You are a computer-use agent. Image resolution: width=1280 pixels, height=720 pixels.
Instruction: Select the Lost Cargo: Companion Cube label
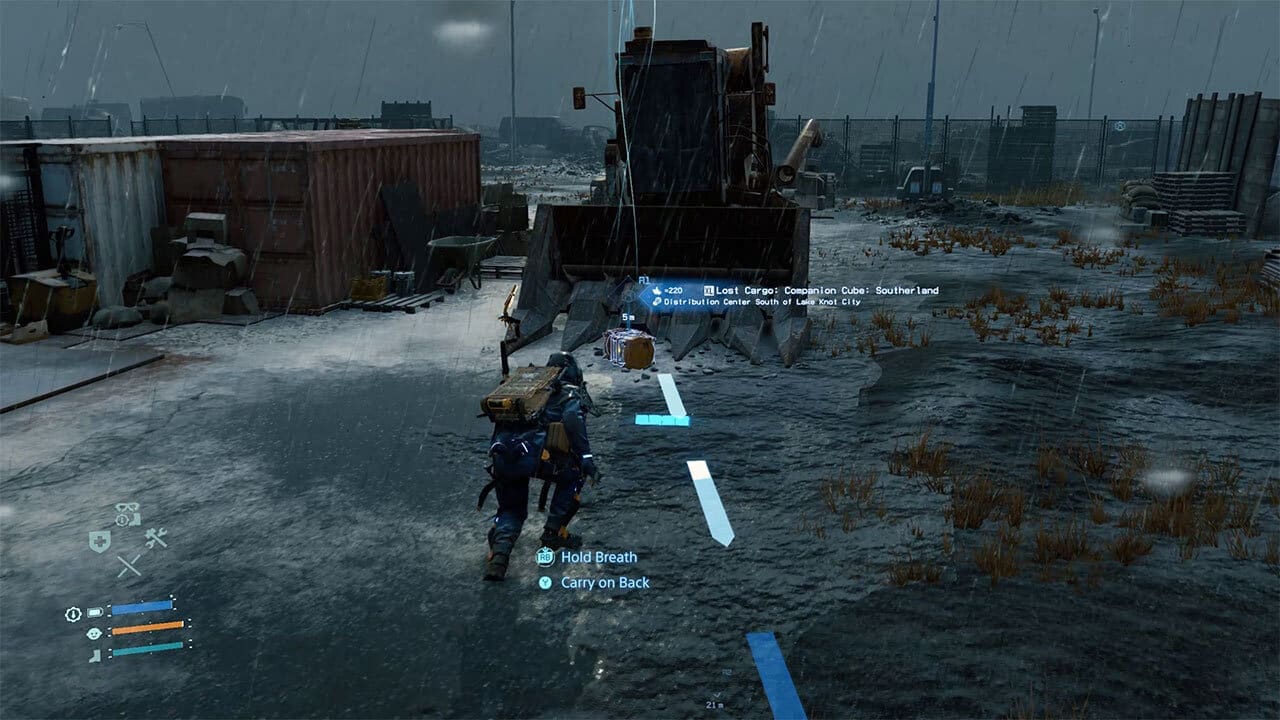(830, 290)
